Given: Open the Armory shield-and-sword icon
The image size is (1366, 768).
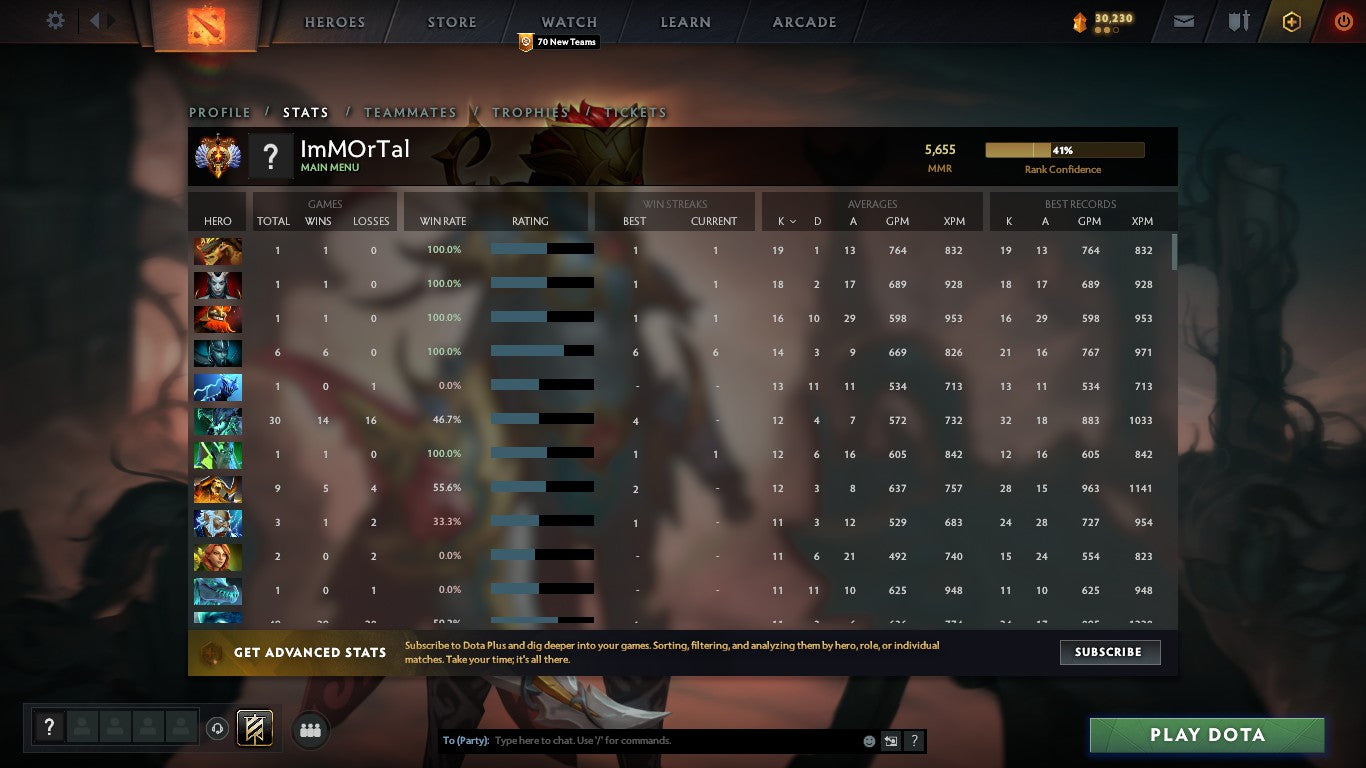Looking at the screenshot, I should pyautogui.click(x=1237, y=20).
